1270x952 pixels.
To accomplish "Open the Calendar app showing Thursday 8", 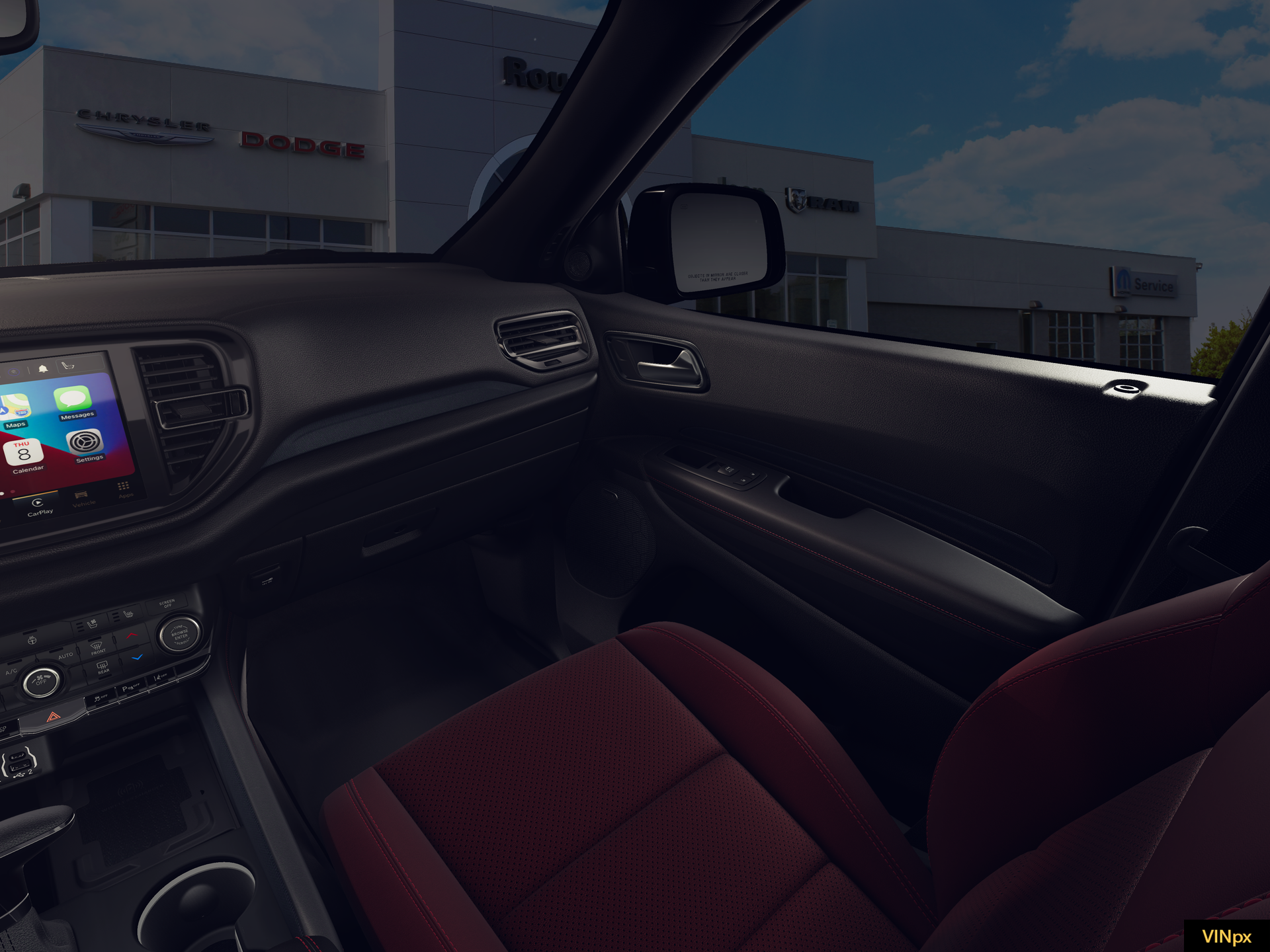I will pyautogui.click(x=24, y=452).
